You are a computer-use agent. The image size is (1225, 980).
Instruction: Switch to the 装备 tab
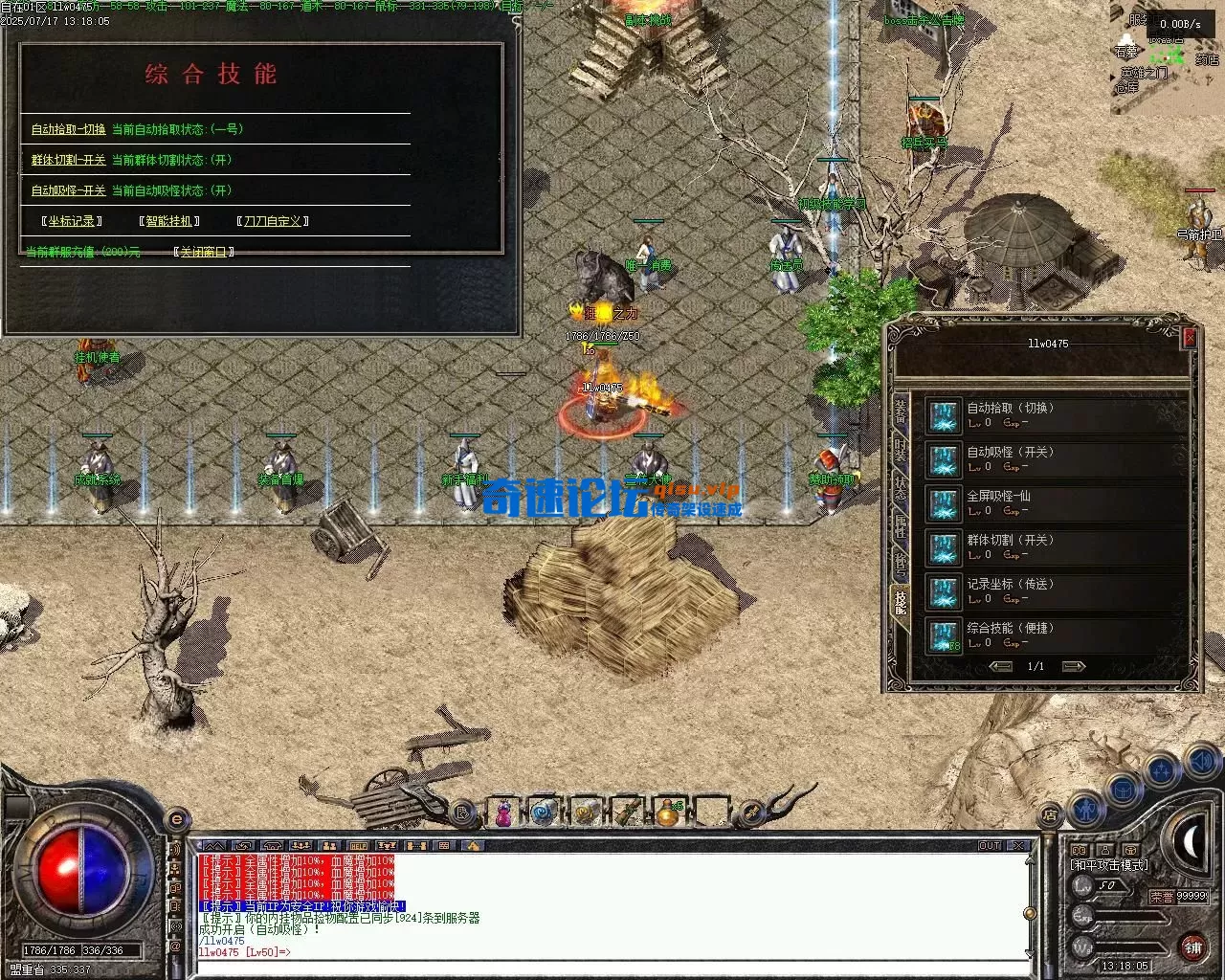point(901,412)
